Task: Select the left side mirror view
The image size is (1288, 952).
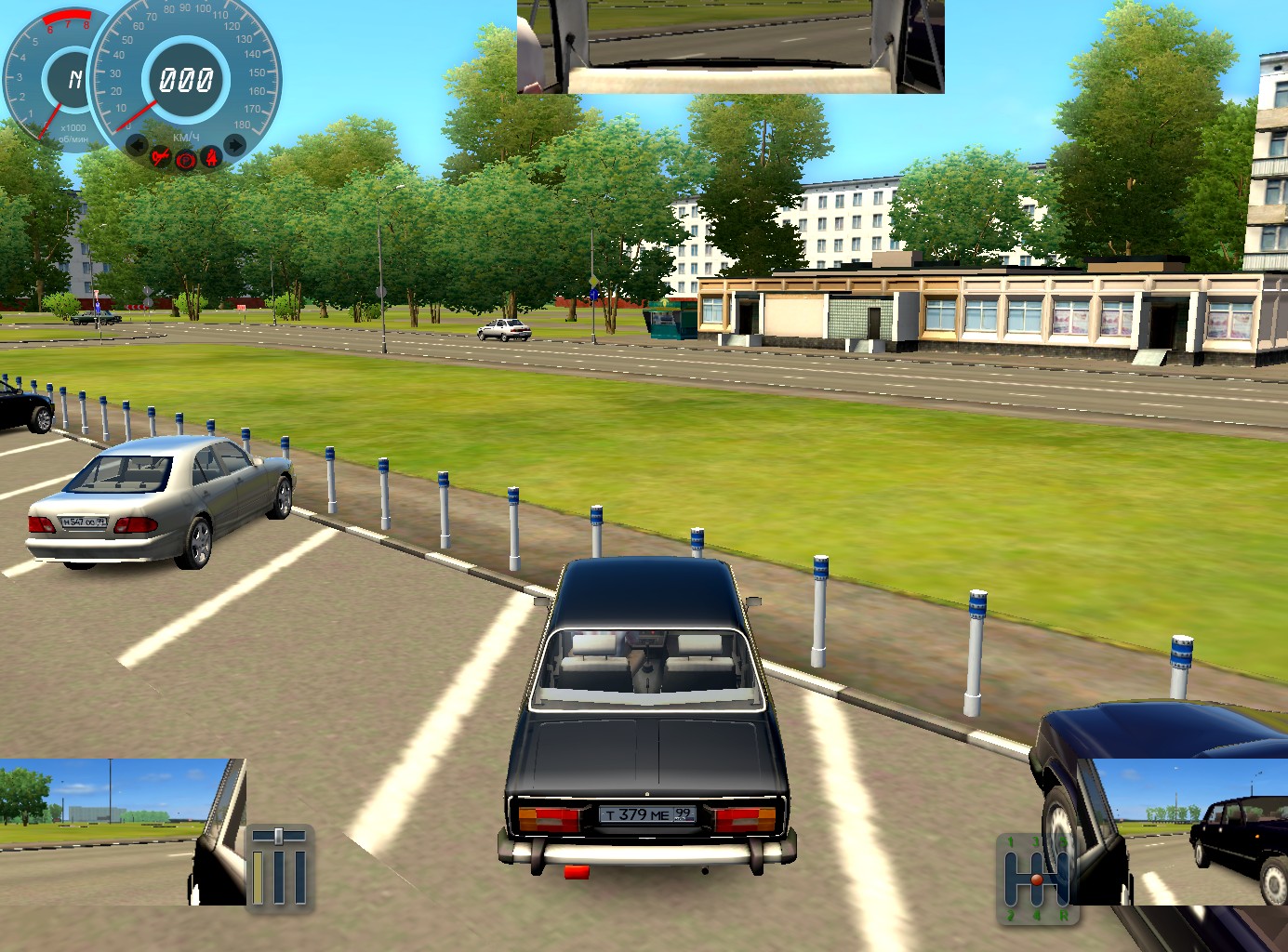Action: 121,831
